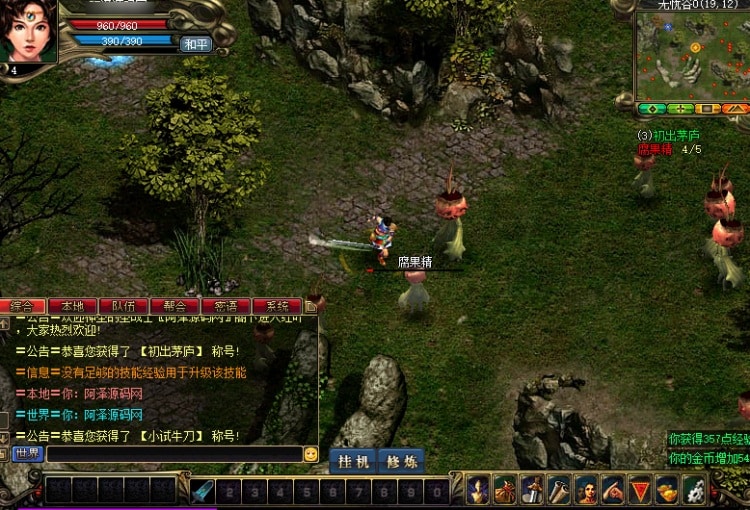Open the smiley emoji picker
Viewport: 750px width, 510px height.
[x=311, y=454]
